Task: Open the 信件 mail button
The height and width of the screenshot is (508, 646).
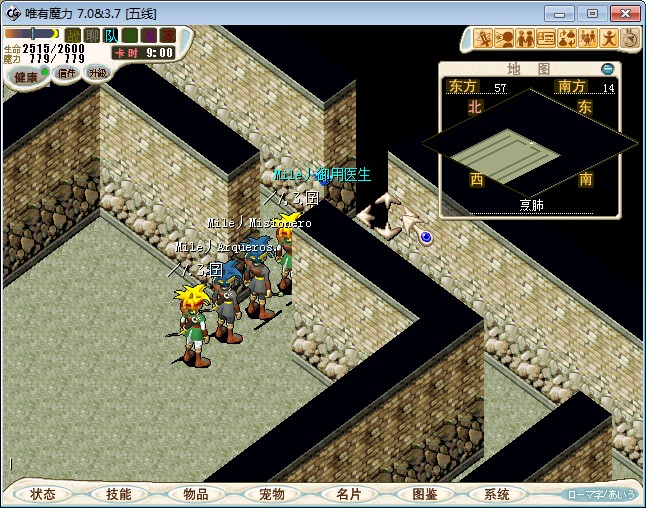Action: point(66,73)
